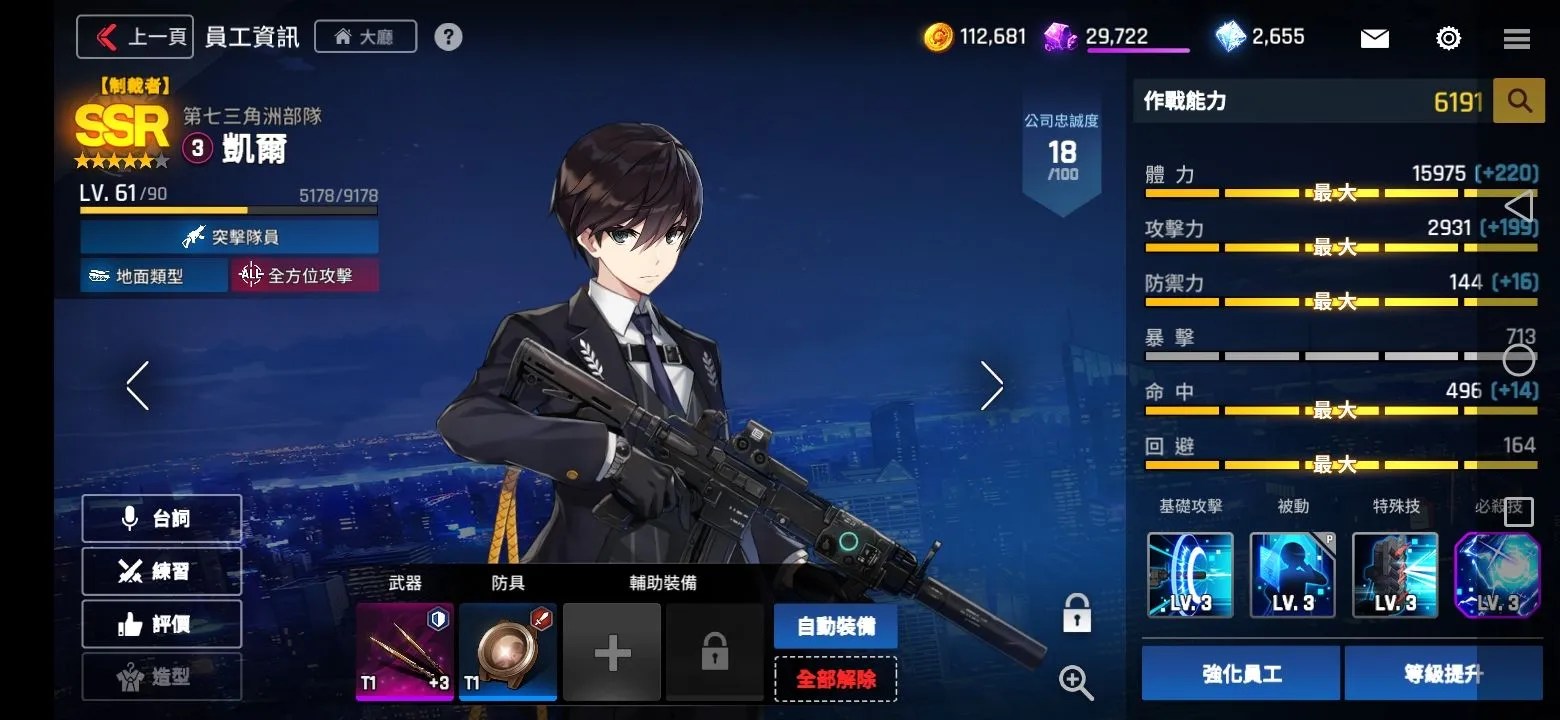1560x720 pixels.
Task: Open the gear settings icon
Action: coord(1447,38)
